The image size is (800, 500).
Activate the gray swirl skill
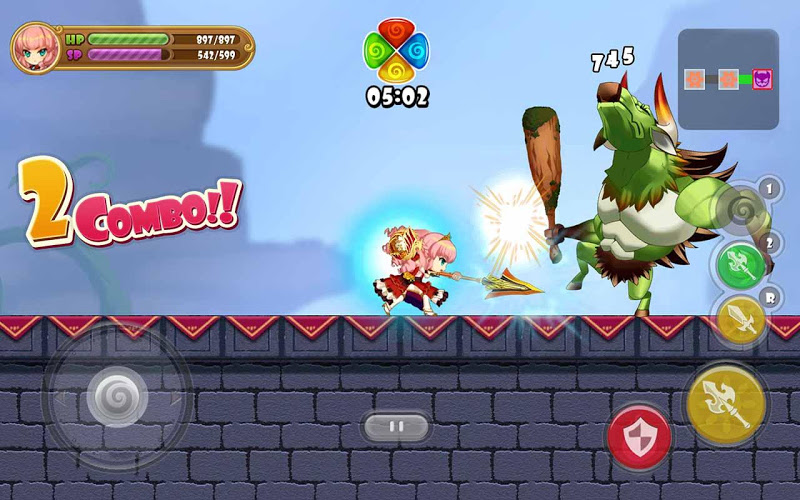740,208
